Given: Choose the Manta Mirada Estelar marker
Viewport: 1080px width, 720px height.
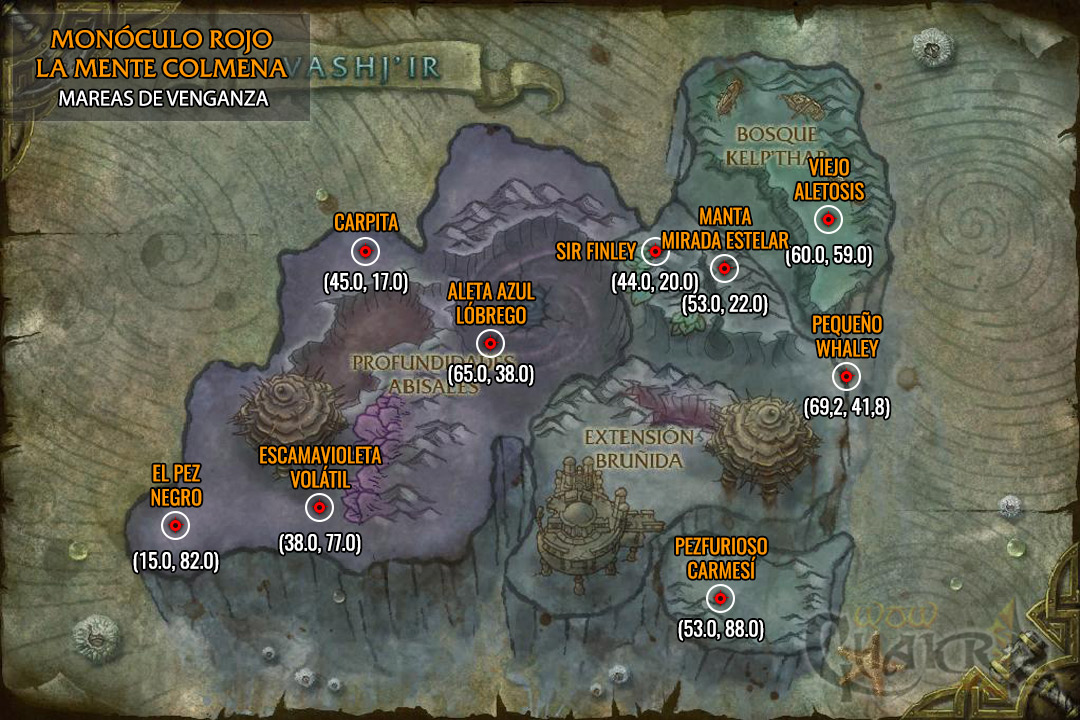Looking at the screenshot, I should (723, 268).
